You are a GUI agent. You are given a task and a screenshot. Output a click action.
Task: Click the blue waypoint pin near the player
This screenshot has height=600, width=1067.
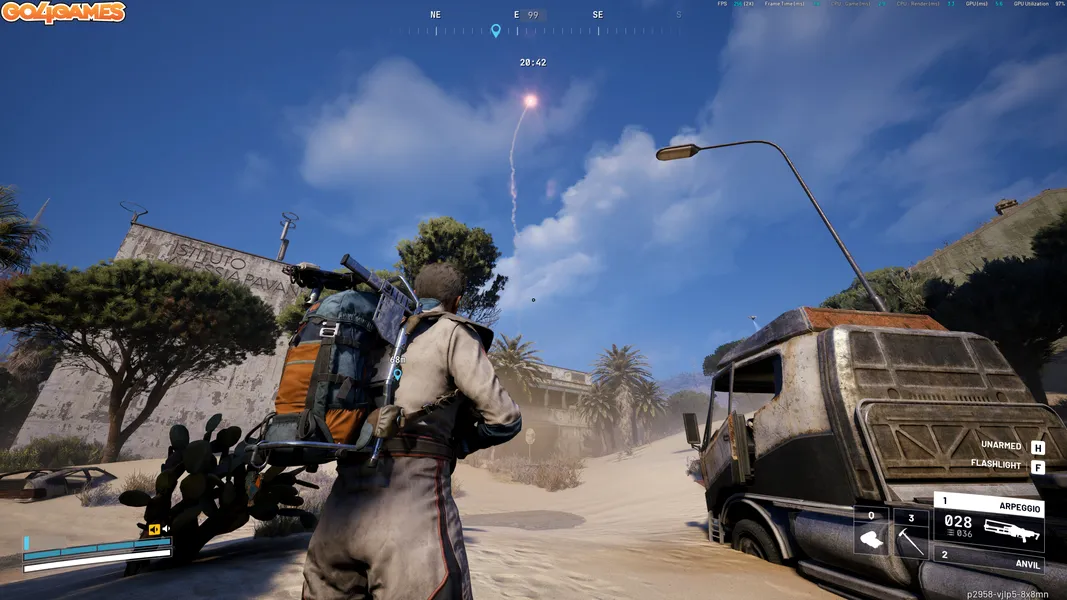[x=397, y=374]
